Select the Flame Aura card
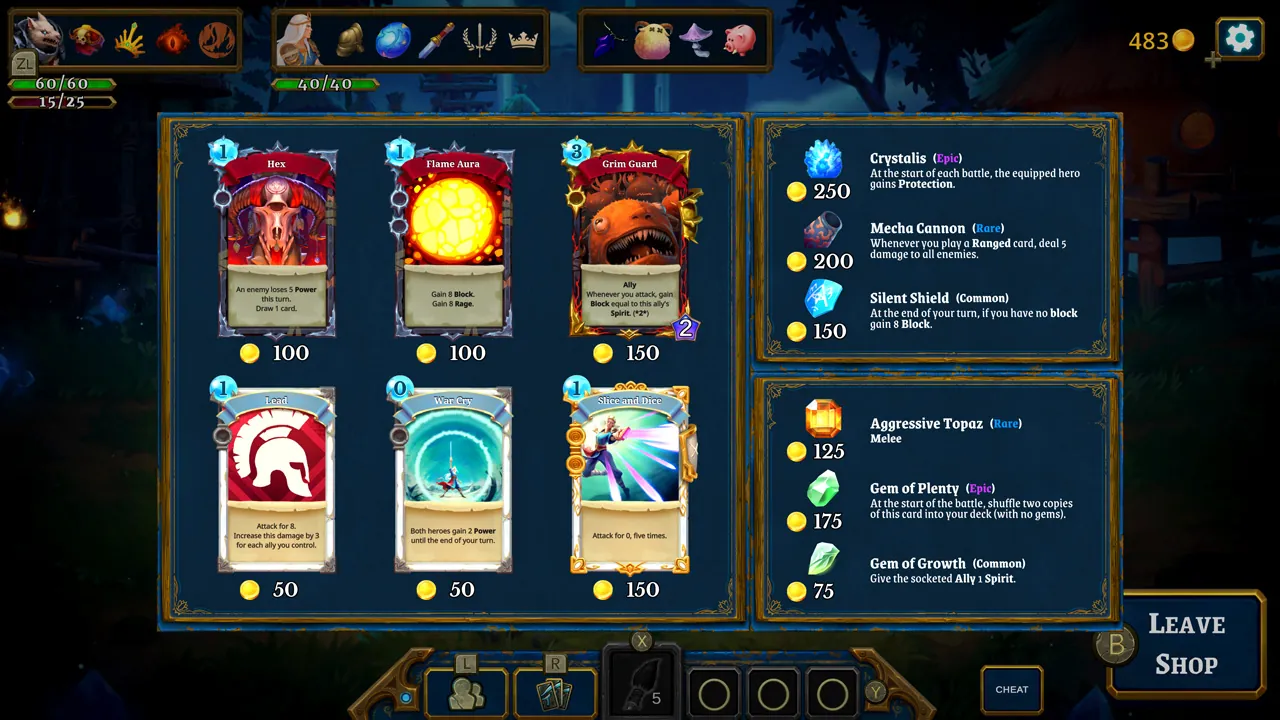Screen dimensions: 1280x720 click(452, 240)
